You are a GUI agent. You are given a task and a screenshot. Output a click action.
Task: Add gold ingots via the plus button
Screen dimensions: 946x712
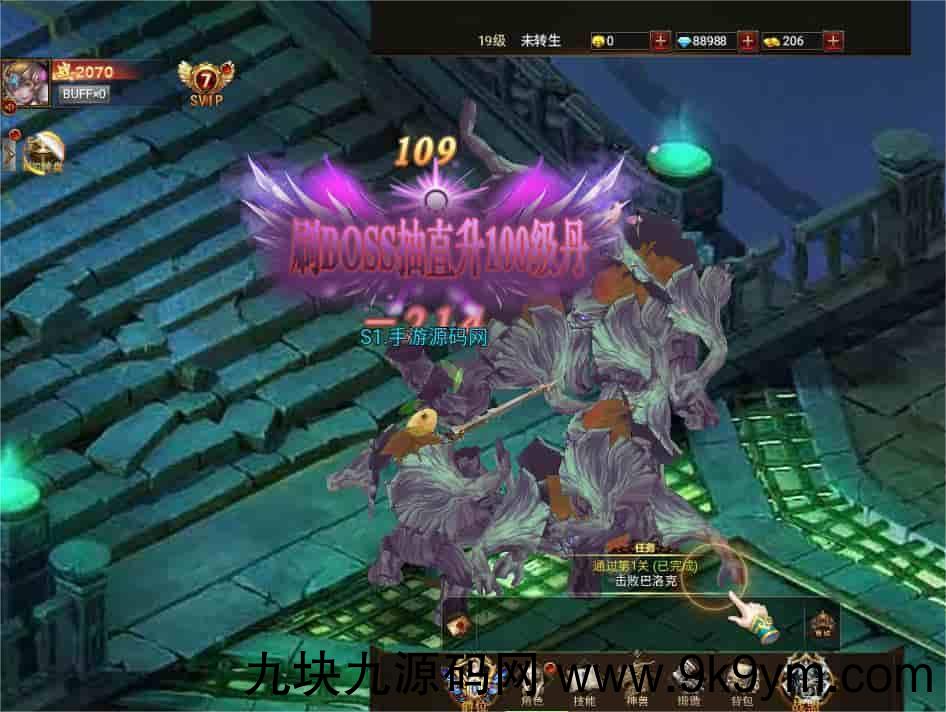coord(834,41)
